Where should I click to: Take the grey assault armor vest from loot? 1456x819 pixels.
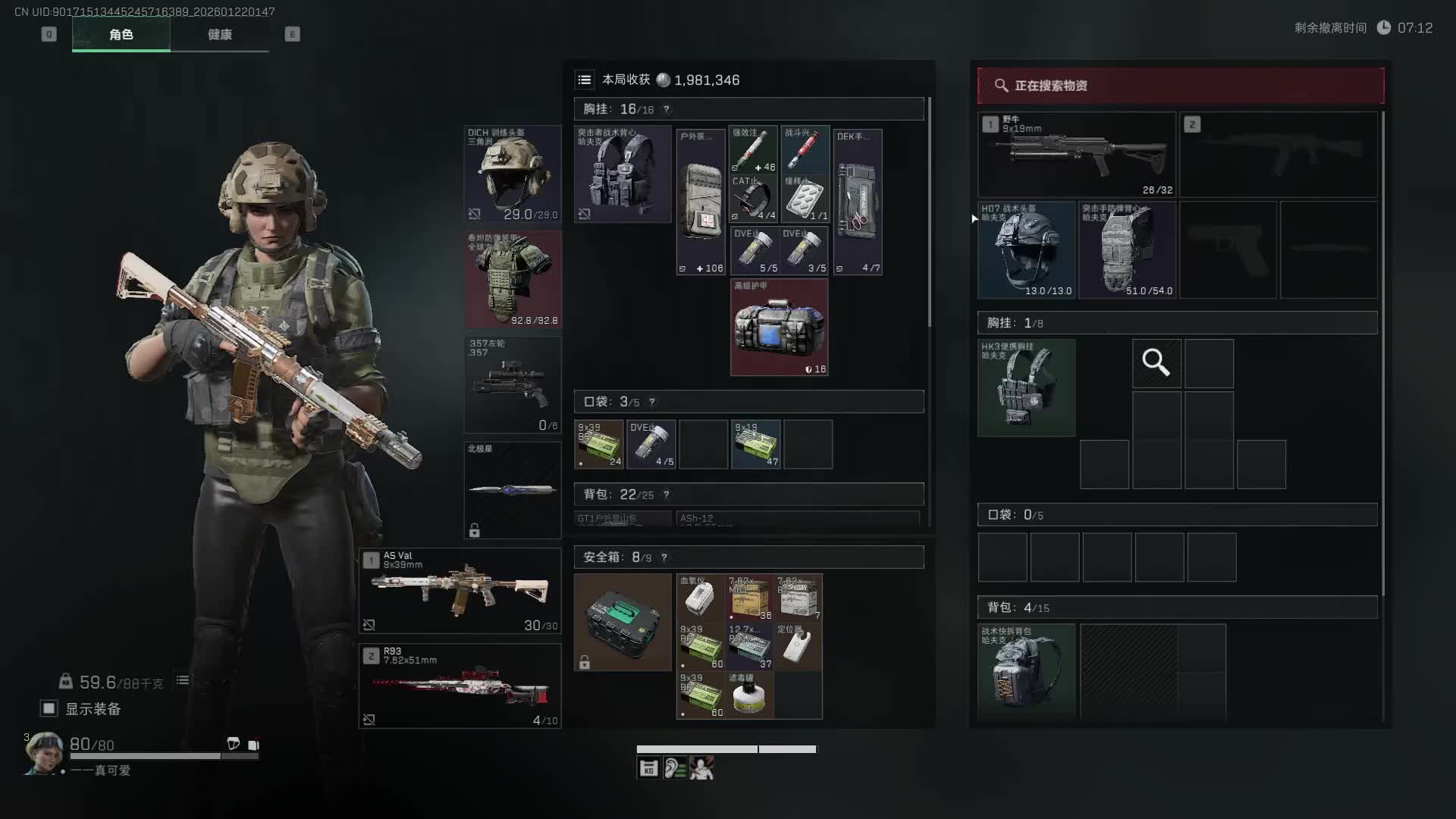pos(1128,249)
